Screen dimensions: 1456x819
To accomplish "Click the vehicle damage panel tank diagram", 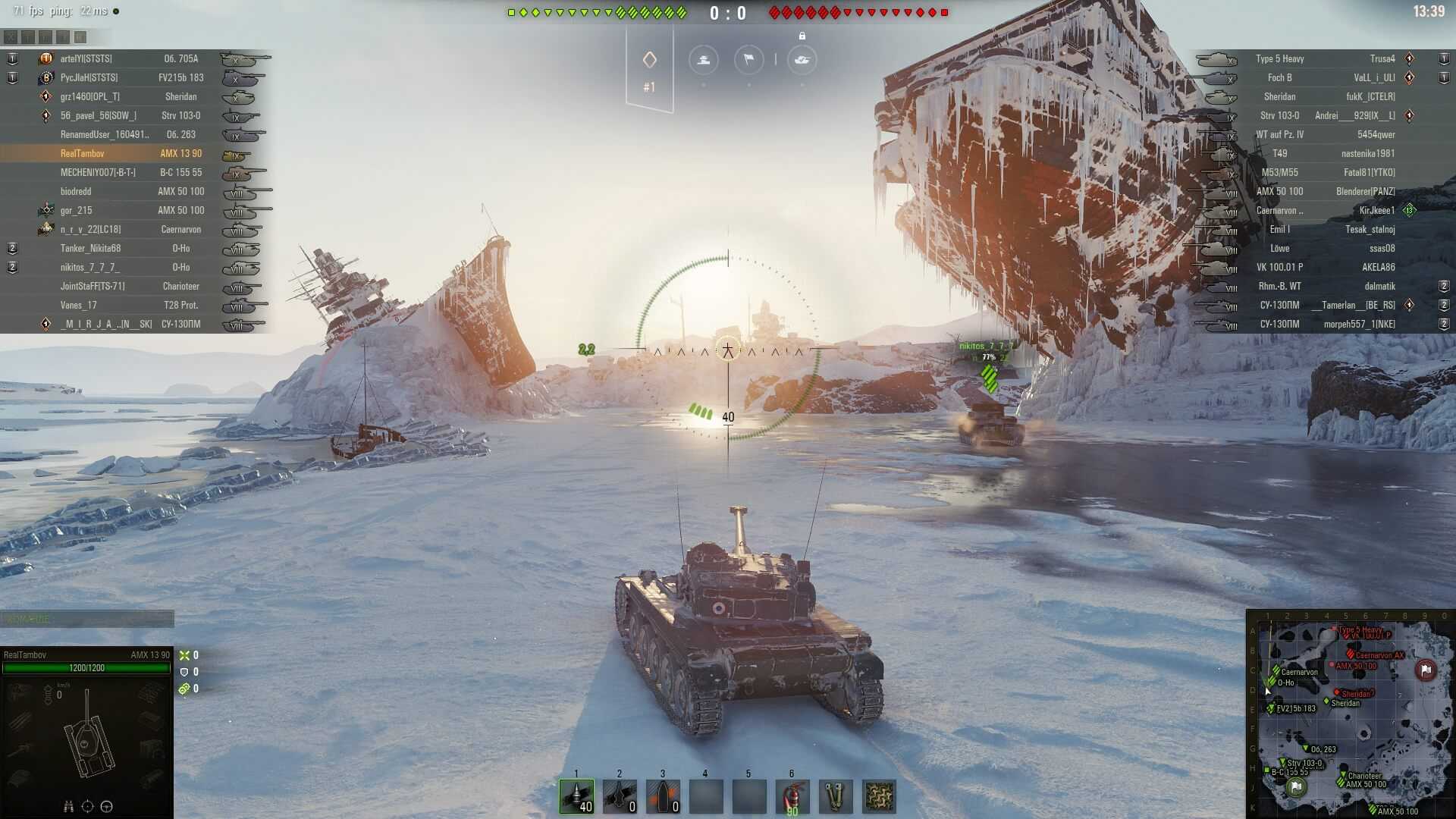I will (87, 736).
